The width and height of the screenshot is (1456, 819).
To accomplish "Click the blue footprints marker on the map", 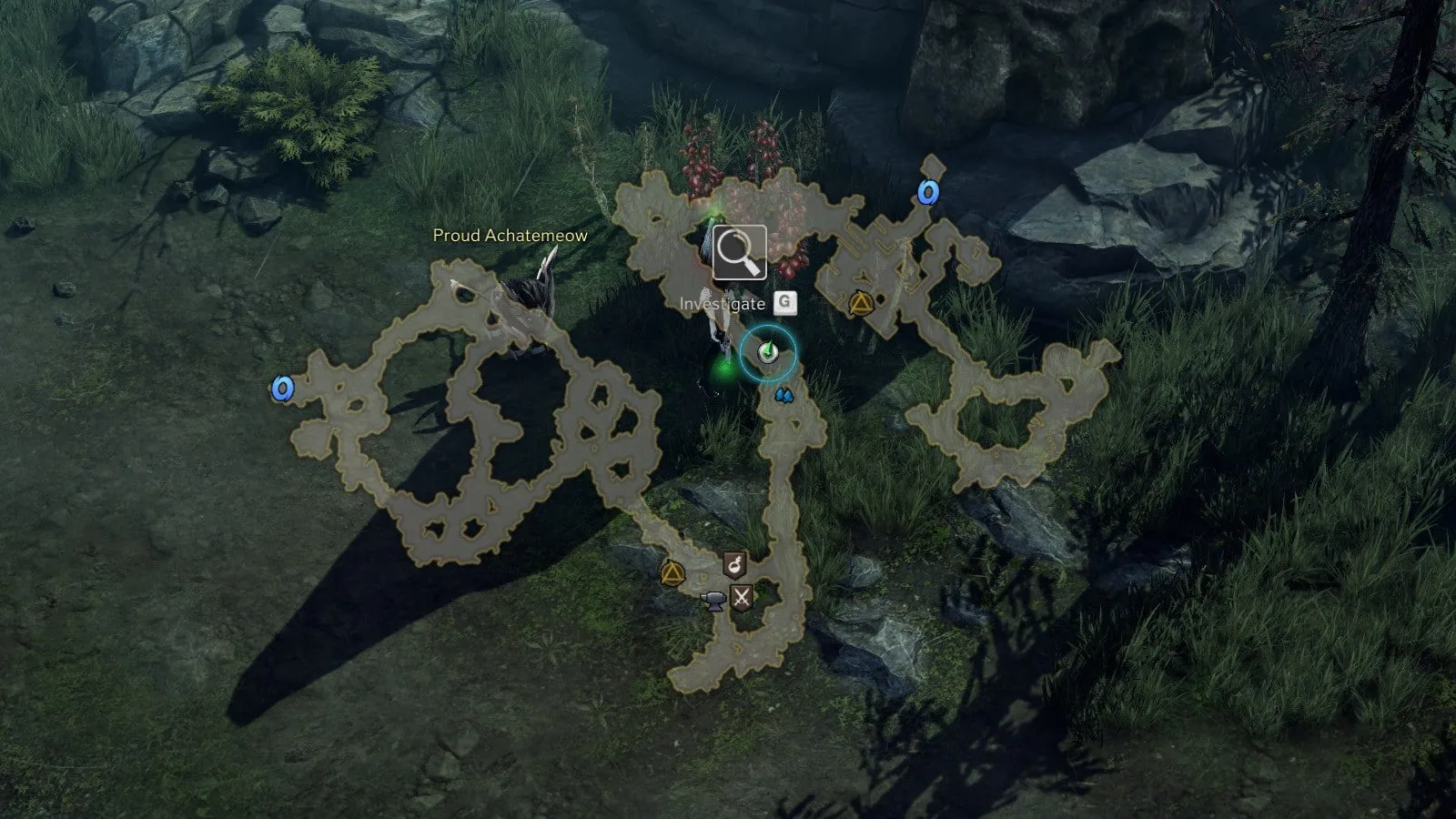I will click(x=783, y=396).
